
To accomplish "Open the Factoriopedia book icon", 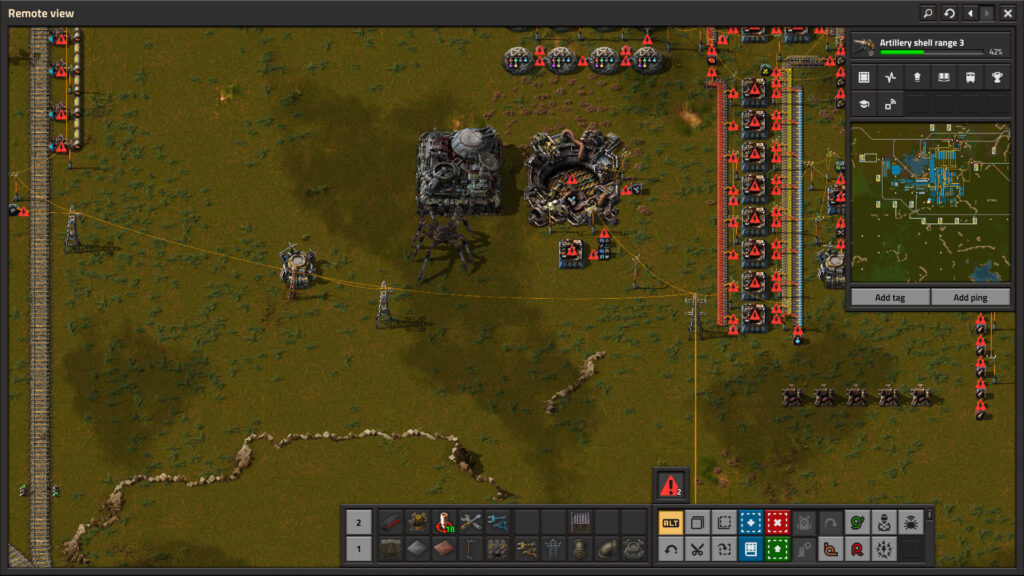I will click(x=943, y=77).
